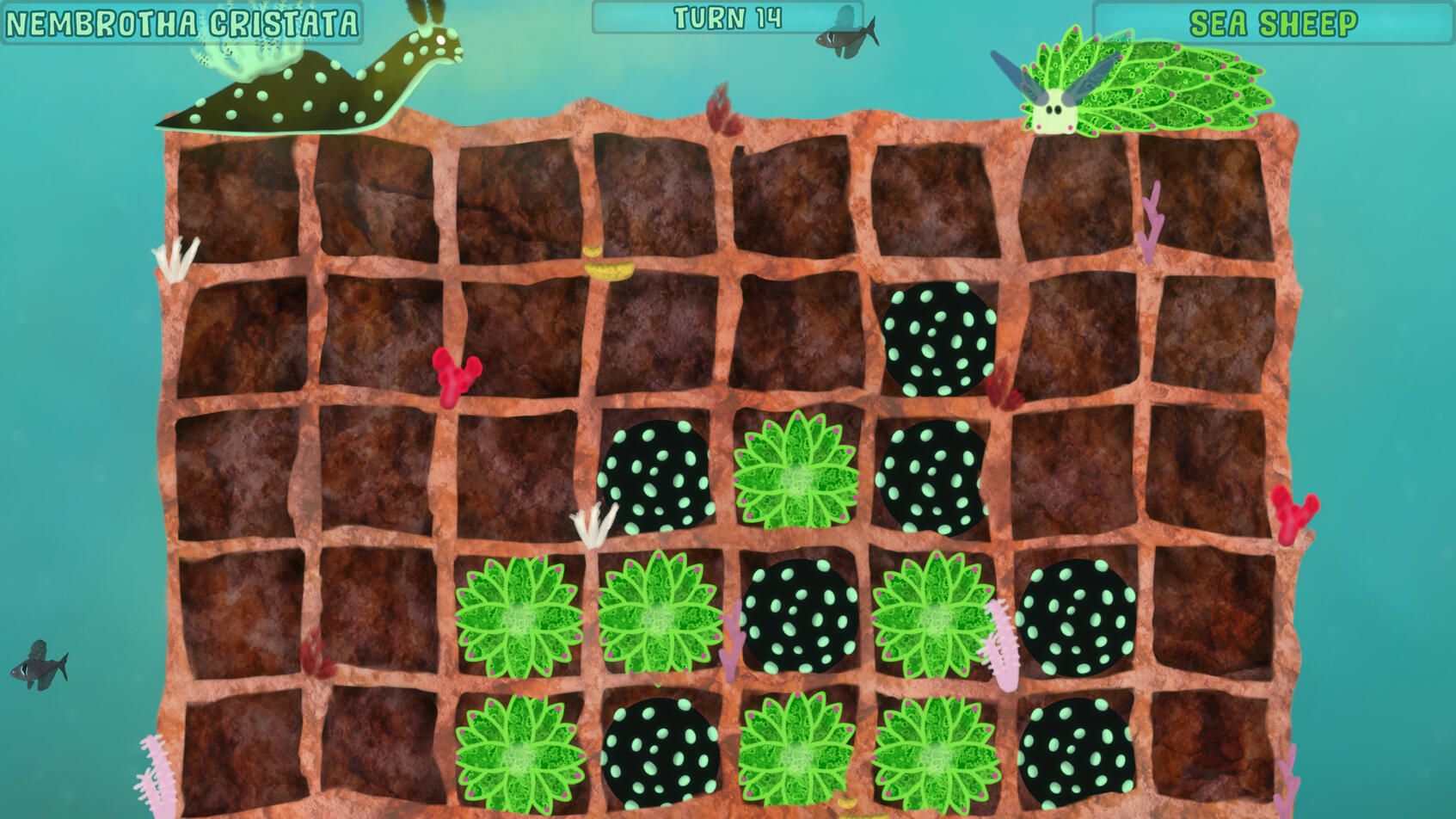Click the Nembrotha Cristata player name panel
The image size is (1456, 819).
[181, 23]
